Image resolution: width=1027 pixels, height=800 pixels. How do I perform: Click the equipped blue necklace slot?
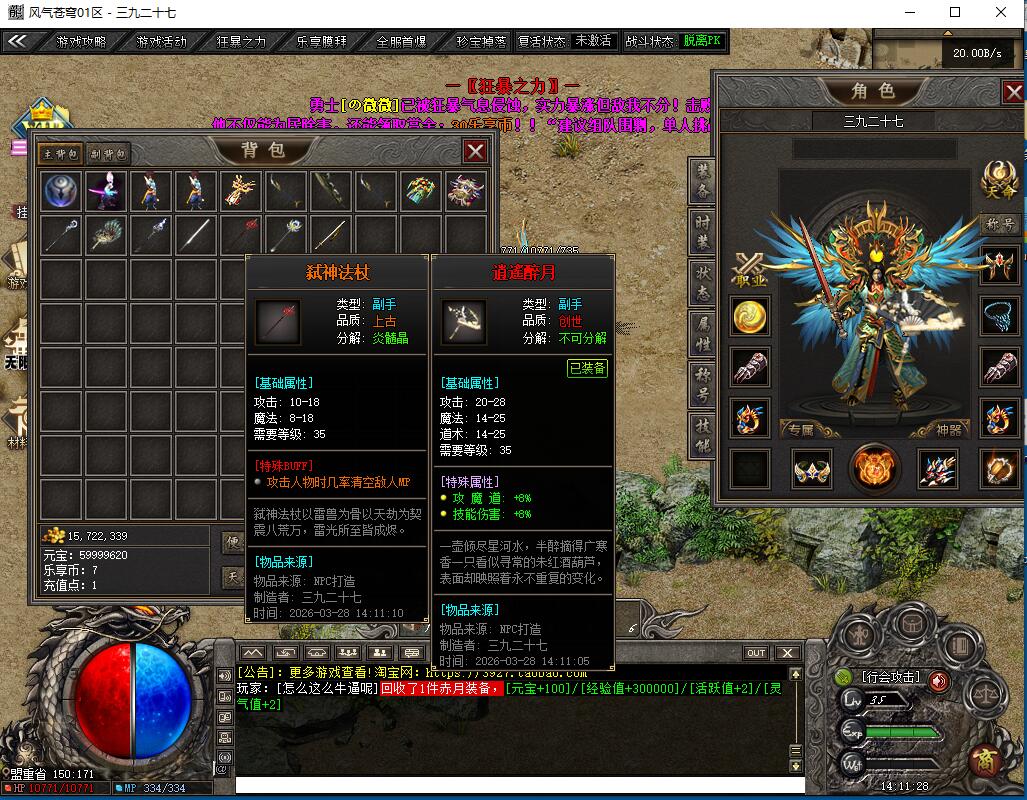pos(999,316)
